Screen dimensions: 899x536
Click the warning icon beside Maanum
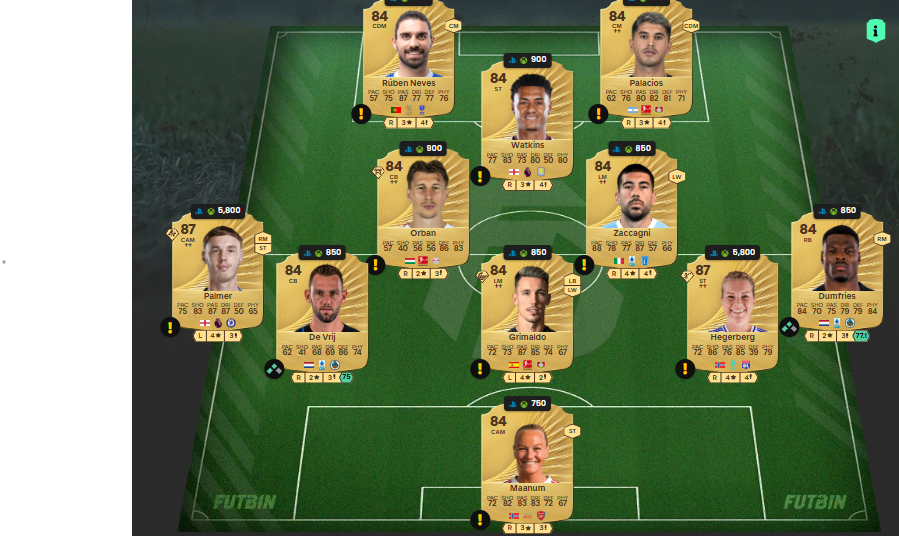coord(480,519)
